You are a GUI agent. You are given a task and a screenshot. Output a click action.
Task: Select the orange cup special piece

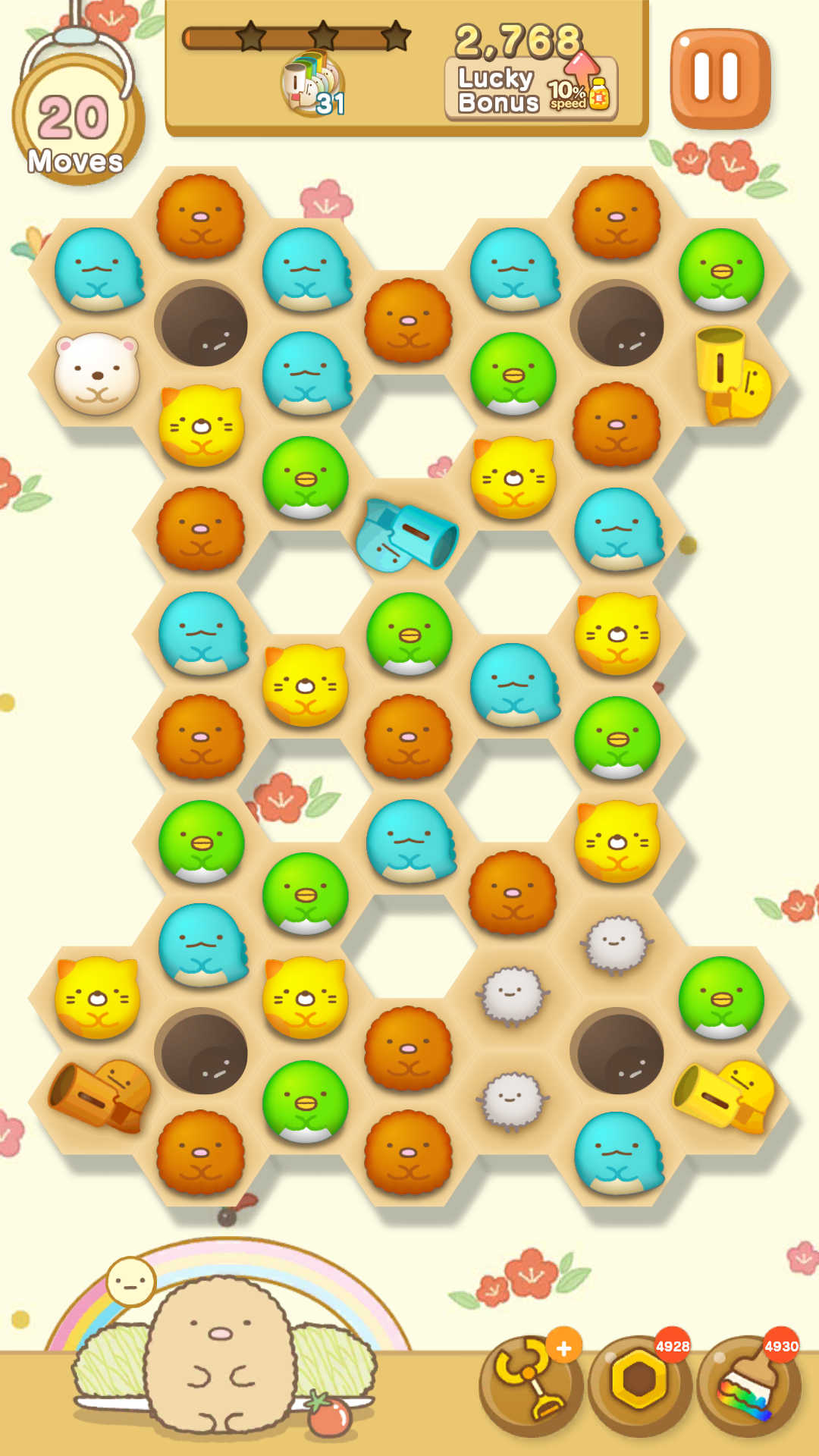(x=99, y=1096)
